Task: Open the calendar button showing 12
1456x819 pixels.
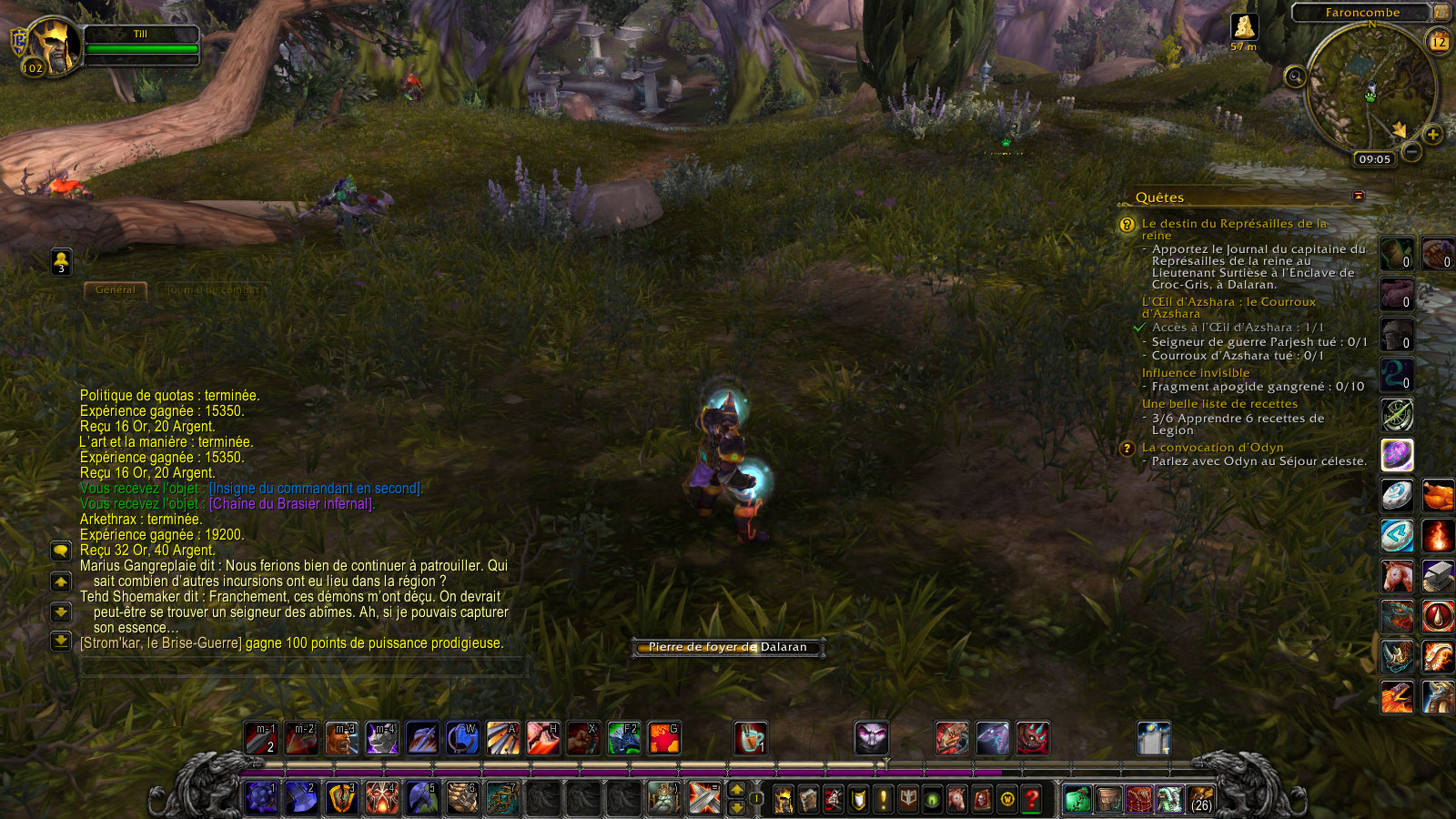Action: (1439, 42)
